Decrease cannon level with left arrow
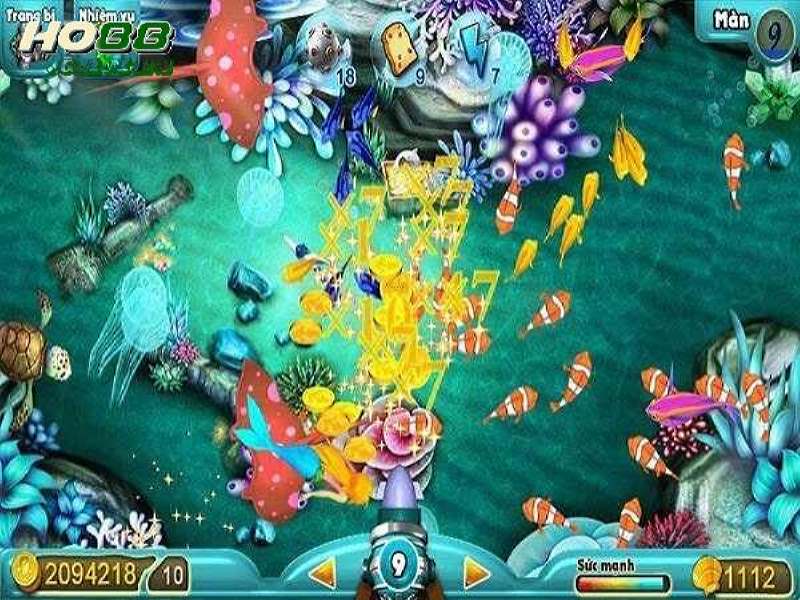Screen dimensions: 800x600 322,573
